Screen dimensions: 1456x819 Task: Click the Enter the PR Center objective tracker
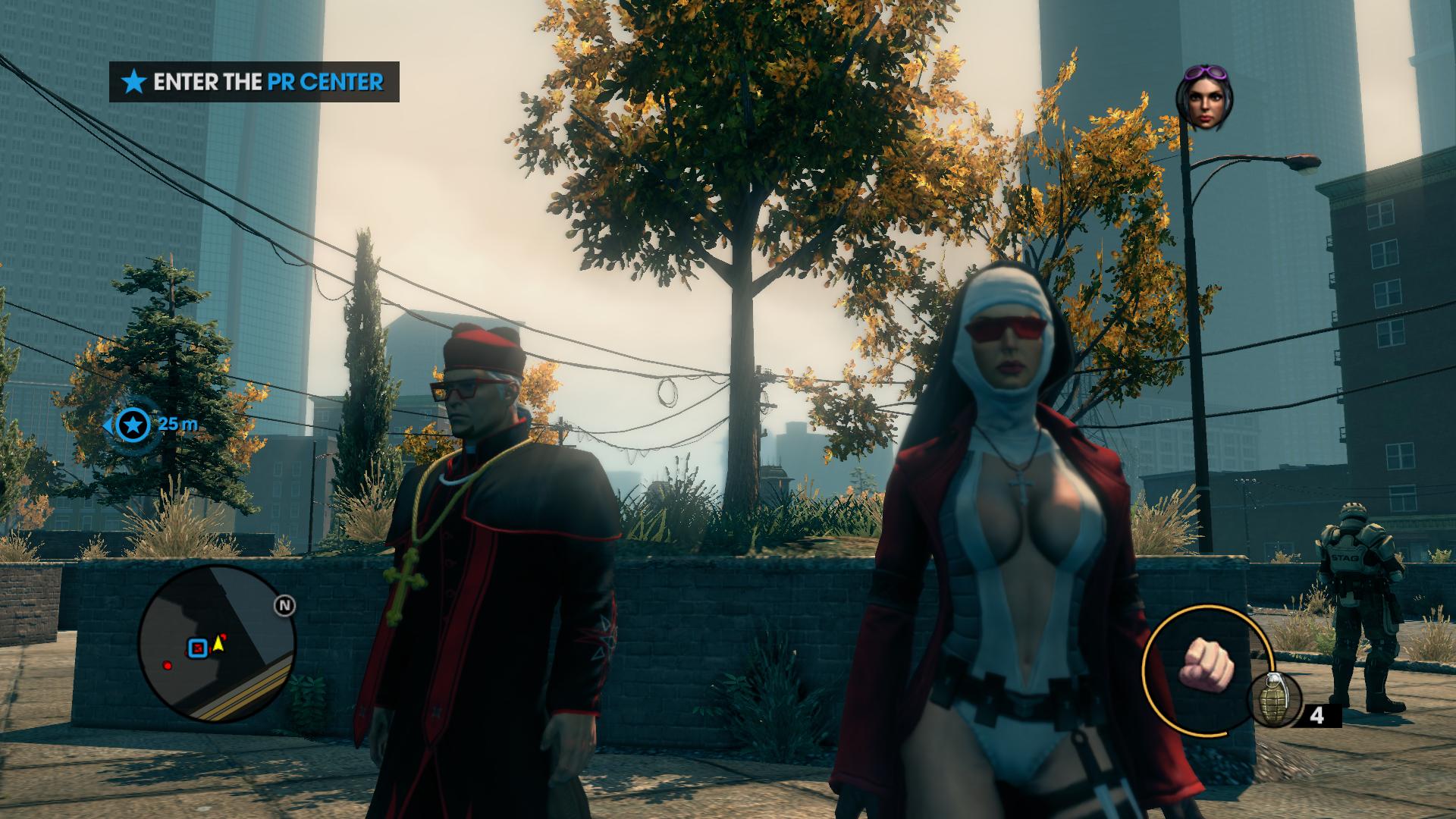point(254,82)
